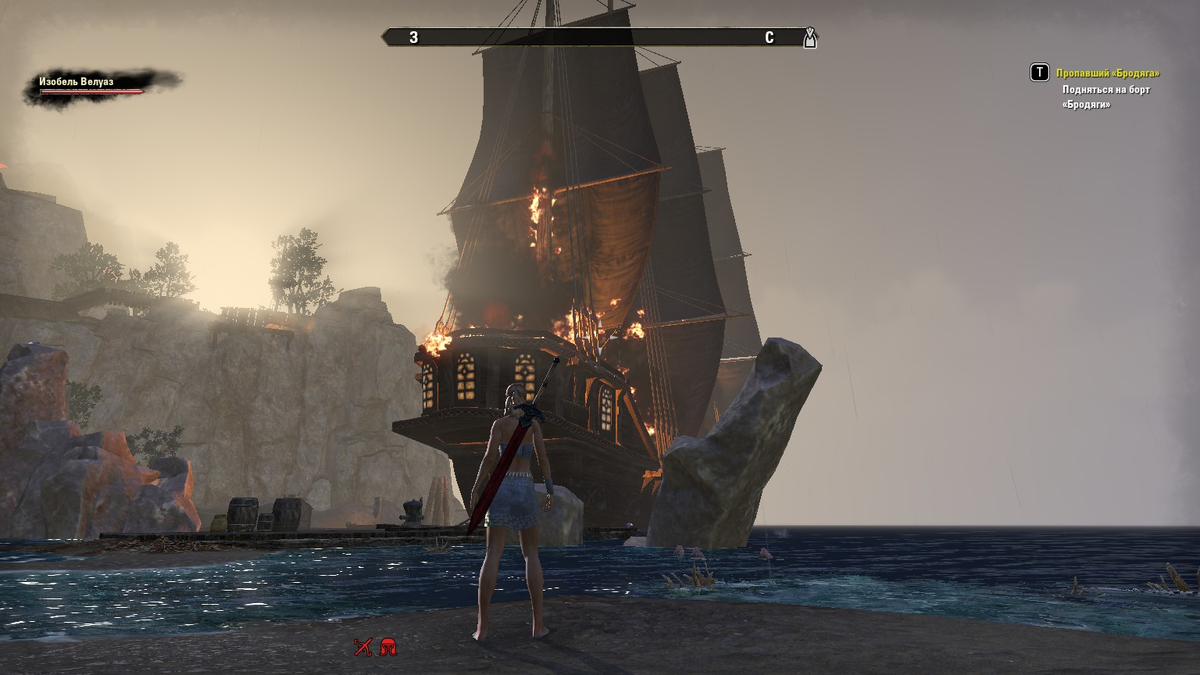Click the red damaged armor helmet icon
Viewport: 1200px width, 675px height.
(x=388, y=647)
